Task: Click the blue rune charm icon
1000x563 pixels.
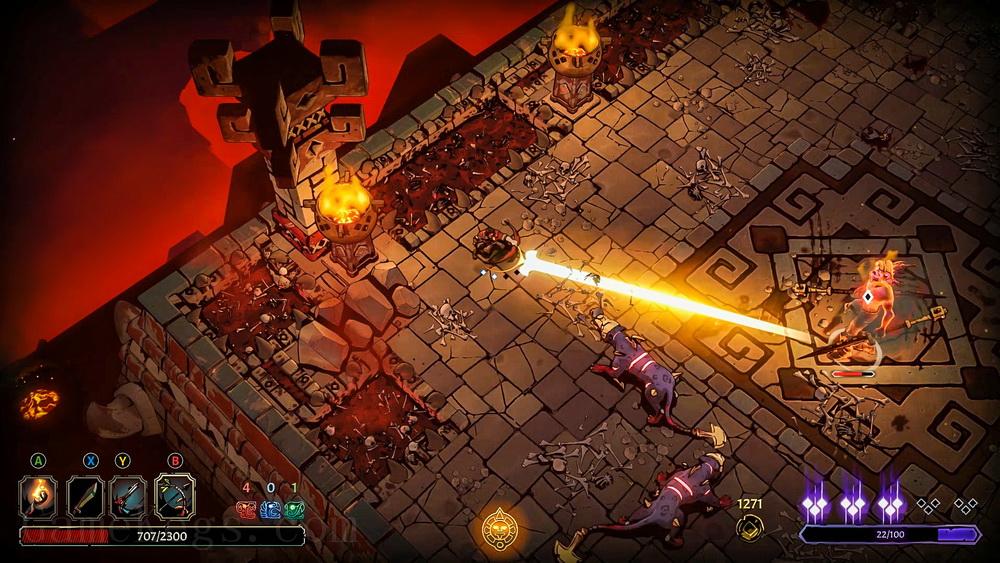Action: (270, 510)
